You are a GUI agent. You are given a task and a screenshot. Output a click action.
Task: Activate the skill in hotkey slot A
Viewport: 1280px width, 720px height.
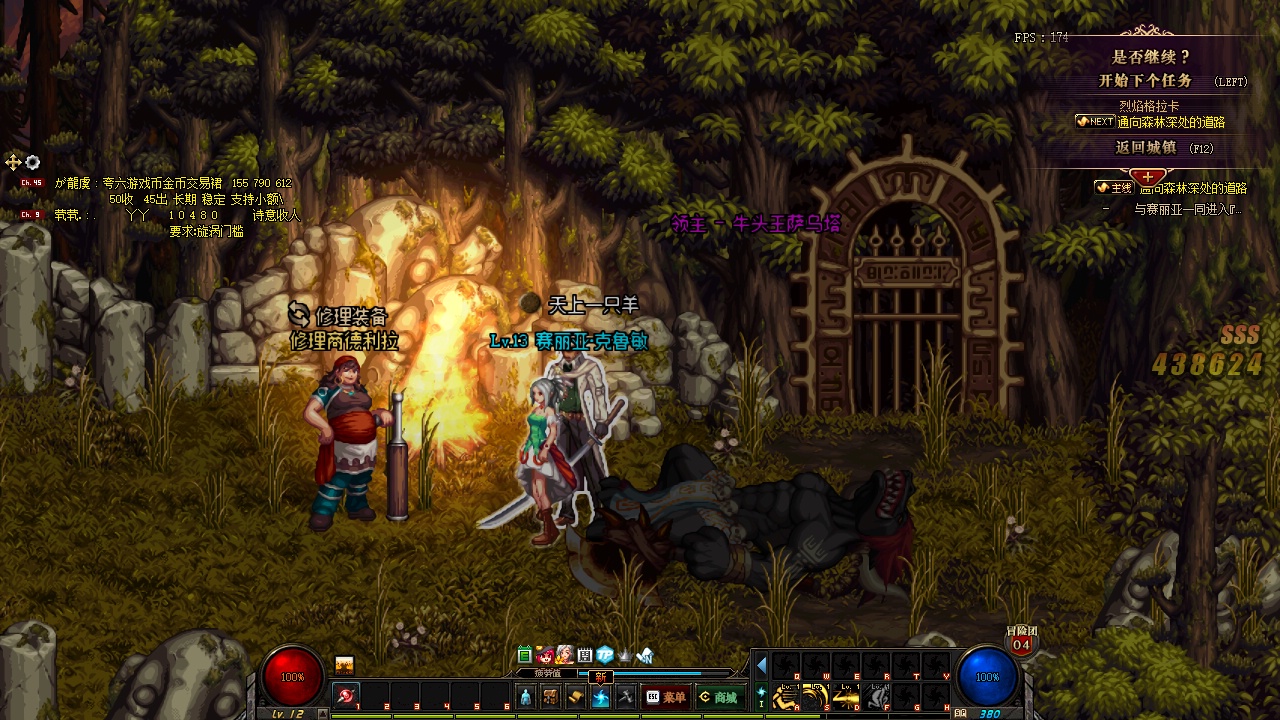click(x=785, y=696)
